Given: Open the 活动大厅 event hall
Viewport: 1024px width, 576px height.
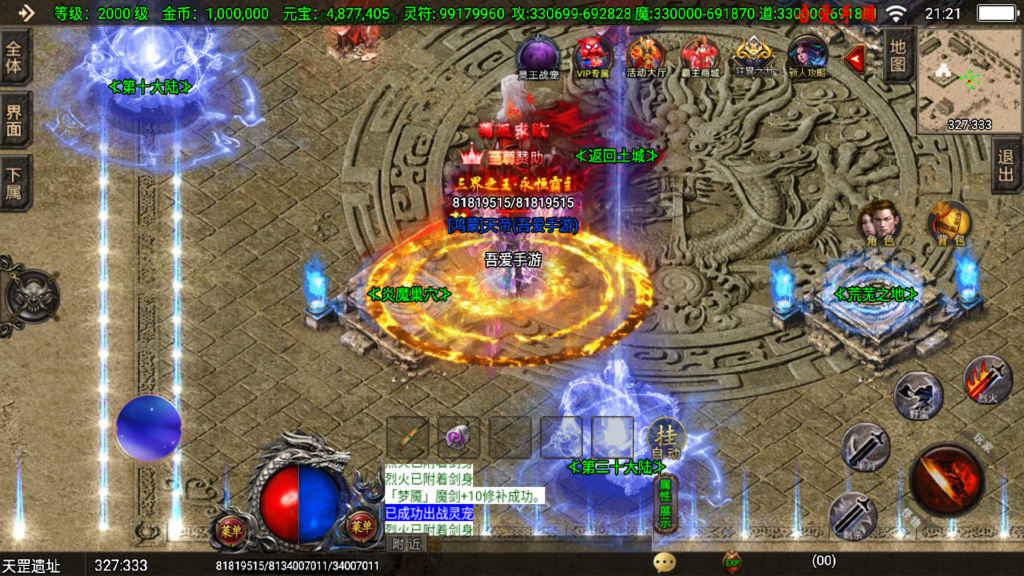Looking at the screenshot, I should point(646,58).
